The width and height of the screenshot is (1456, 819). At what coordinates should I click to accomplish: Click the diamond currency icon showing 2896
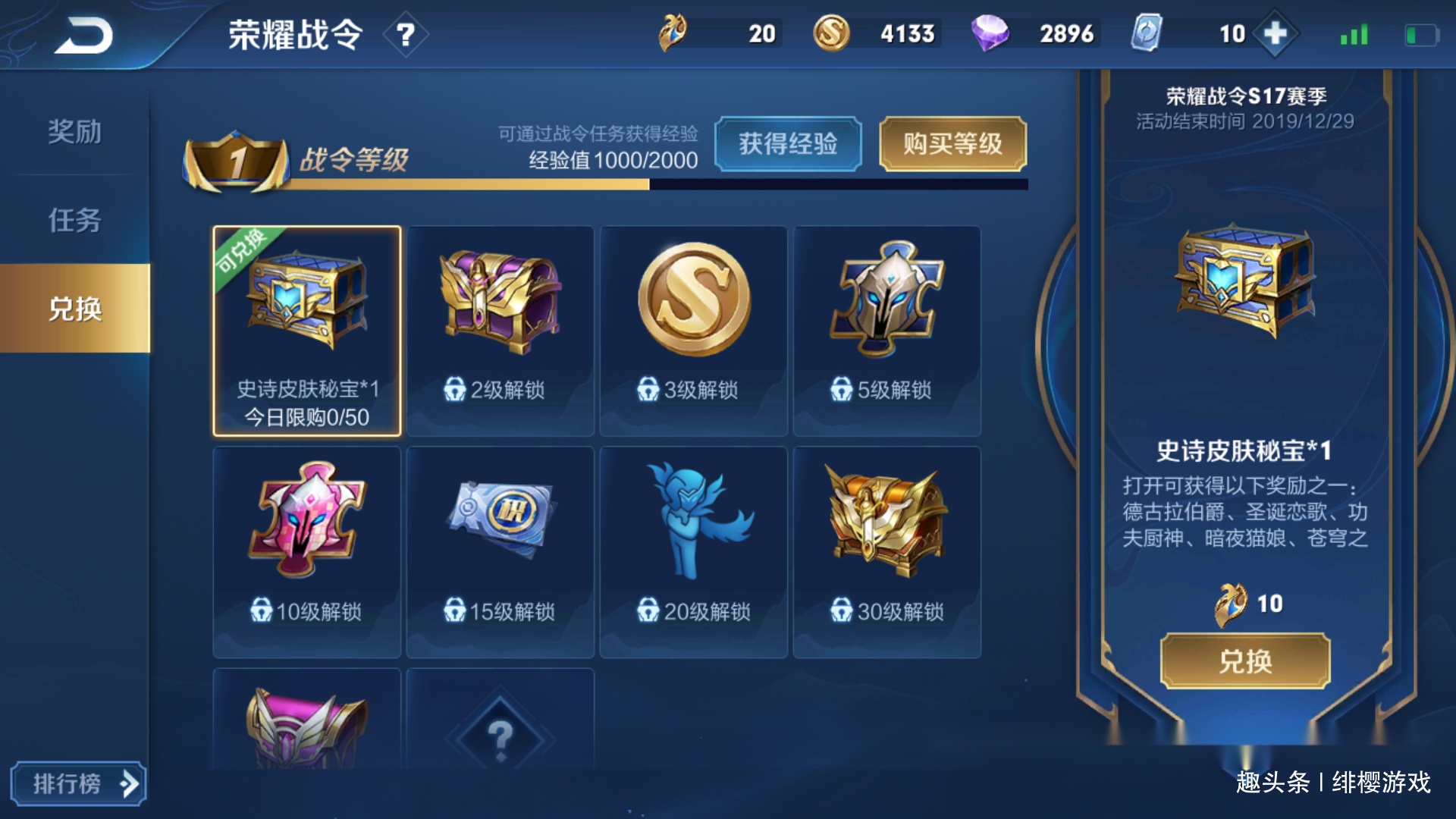tap(993, 33)
